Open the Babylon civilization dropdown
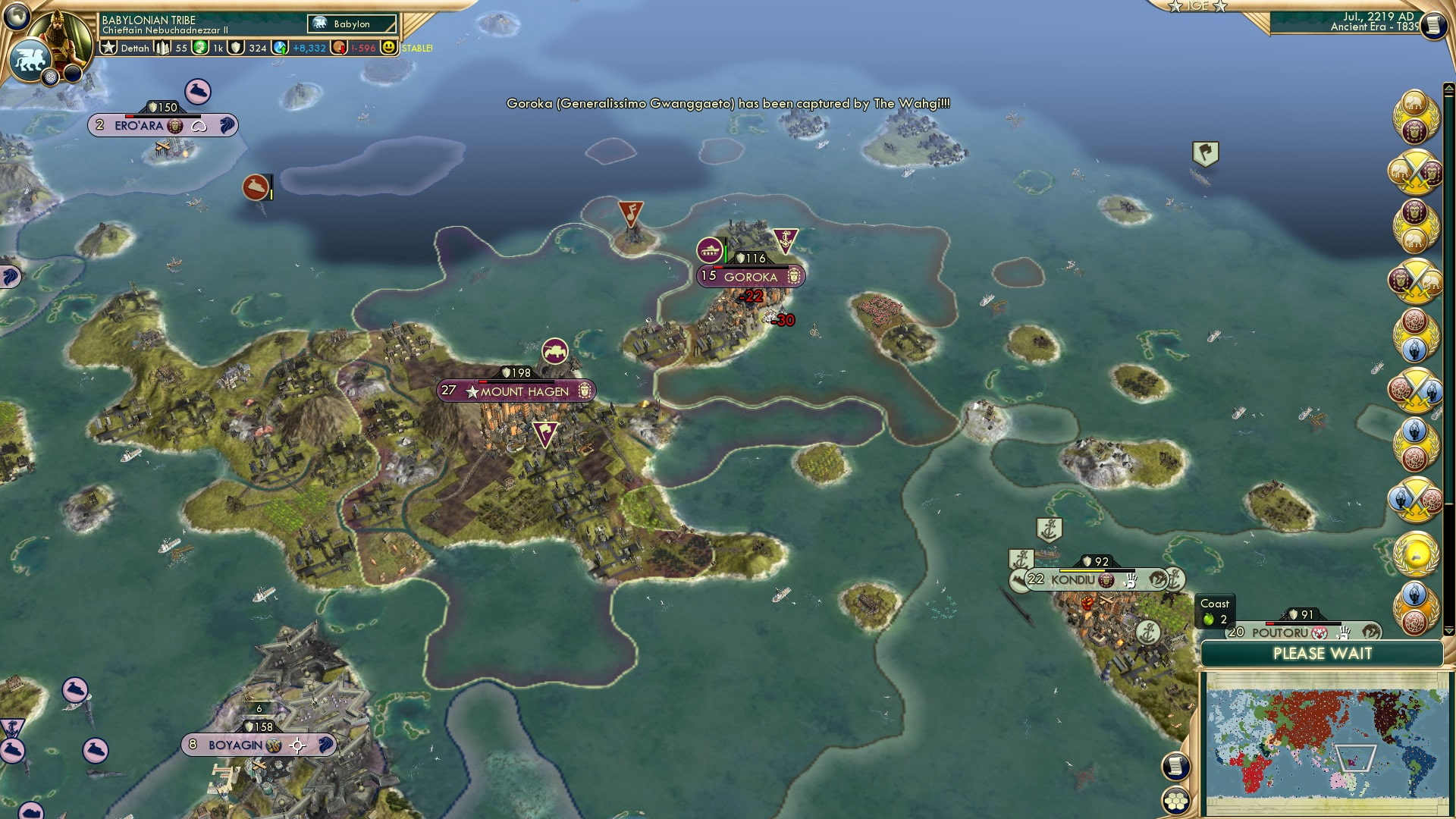The height and width of the screenshot is (819, 1456). (351, 24)
